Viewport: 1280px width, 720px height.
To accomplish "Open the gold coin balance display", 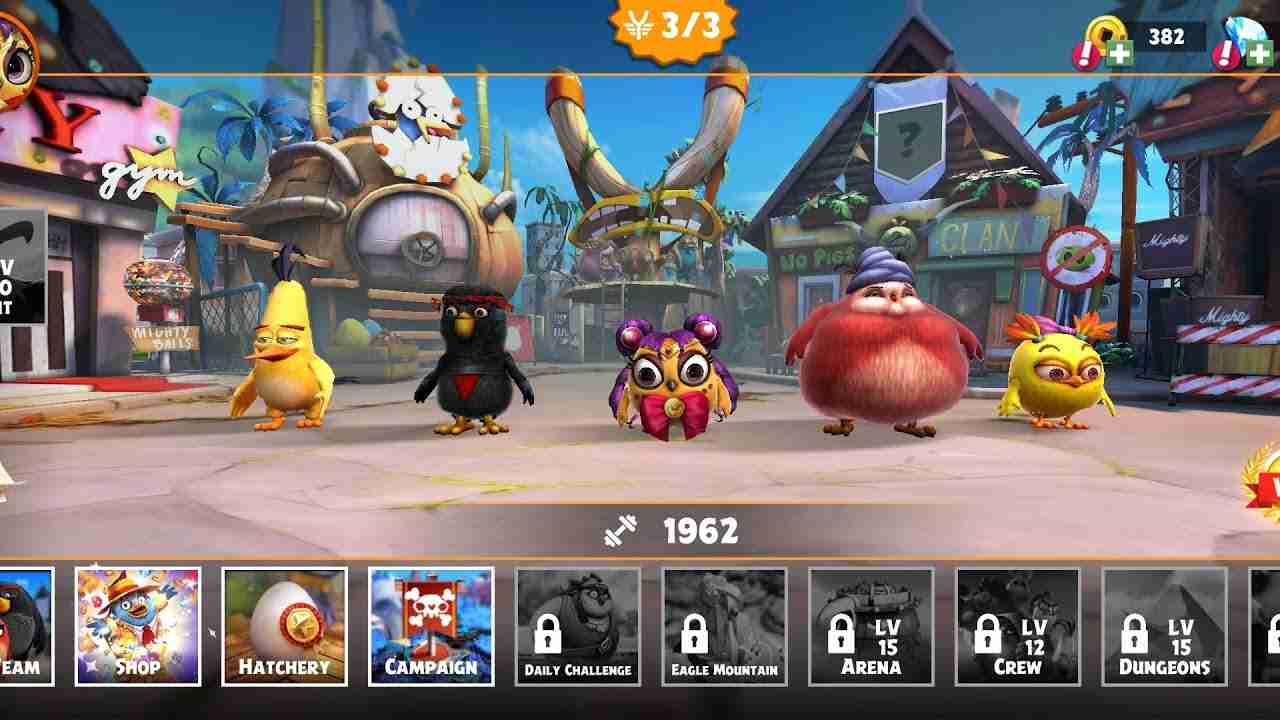I will (1168, 38).
